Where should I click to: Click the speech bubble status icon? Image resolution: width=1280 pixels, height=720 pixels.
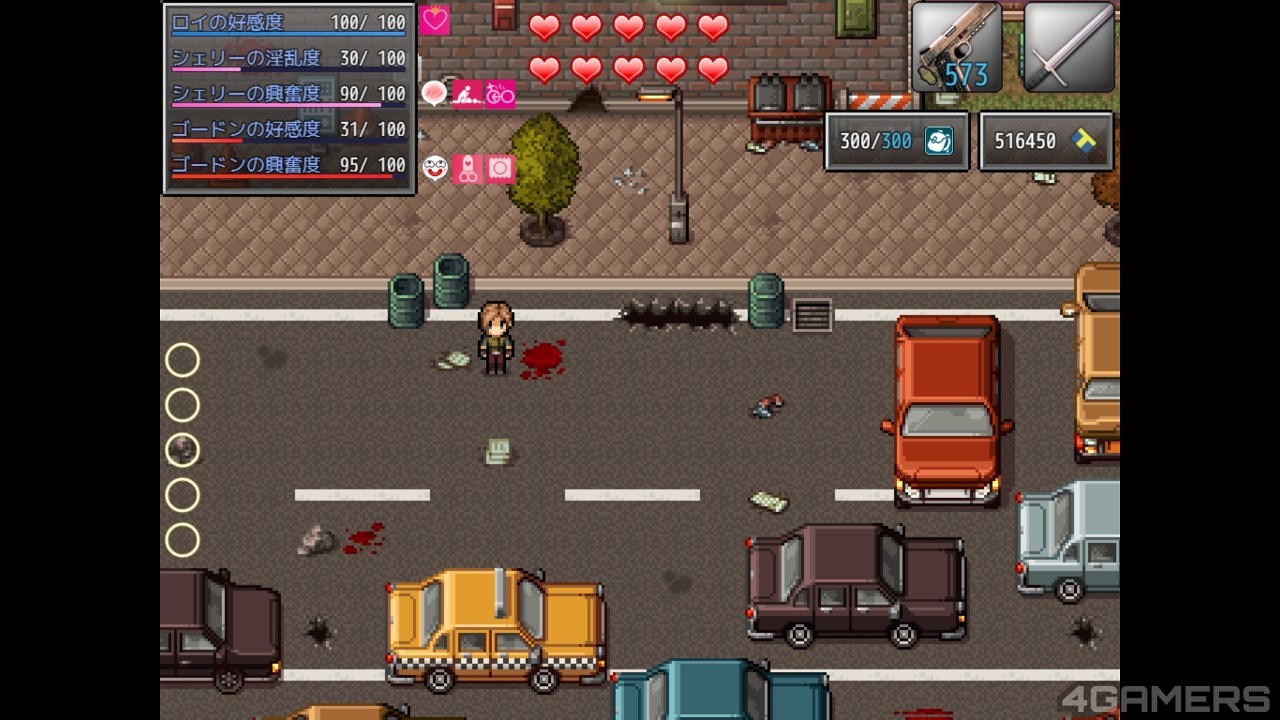click(434, 94)
